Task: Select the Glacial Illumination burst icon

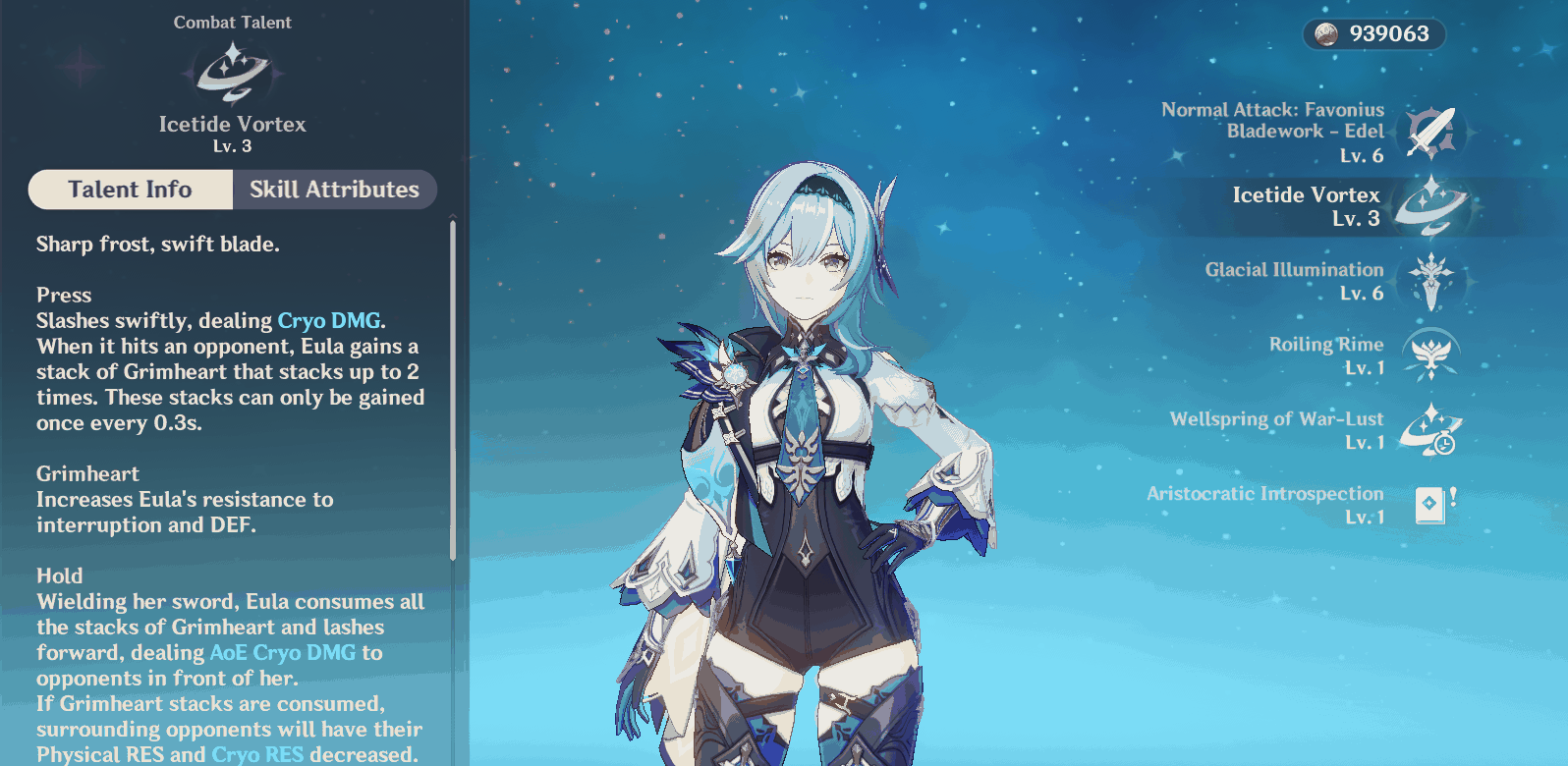Action: point(1429,282)
